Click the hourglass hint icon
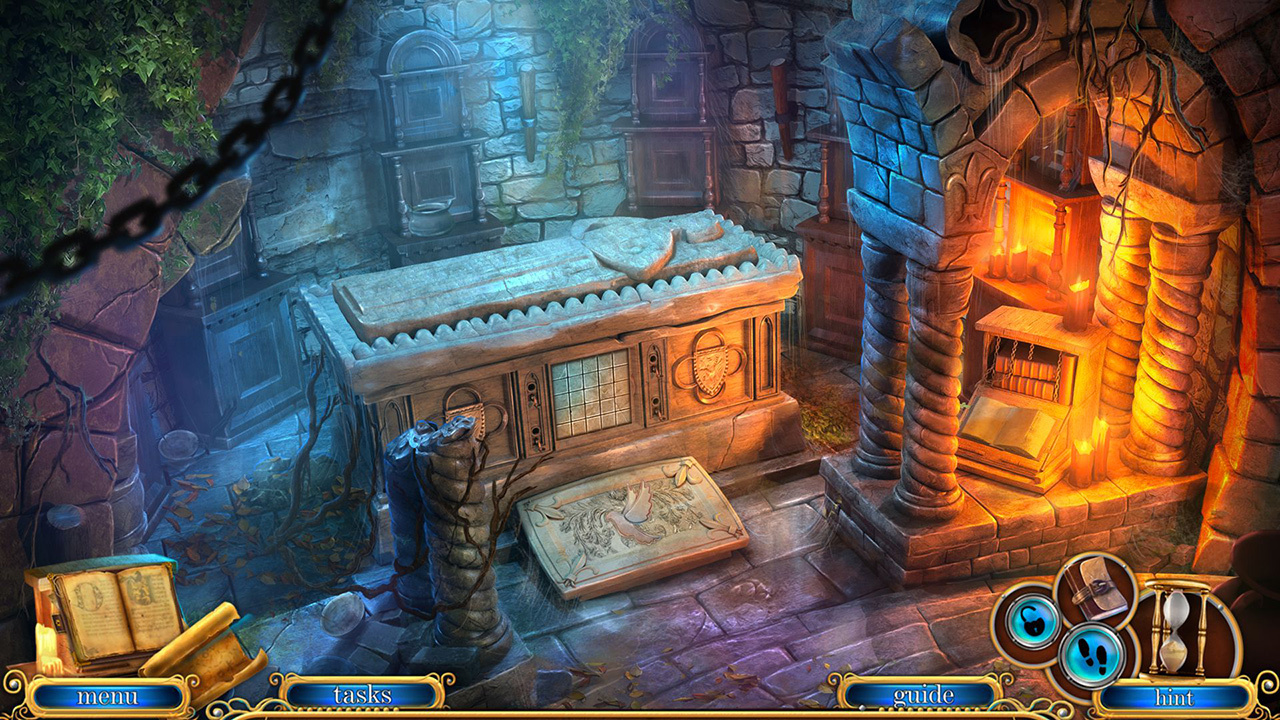 click(x=1177, y=630)
